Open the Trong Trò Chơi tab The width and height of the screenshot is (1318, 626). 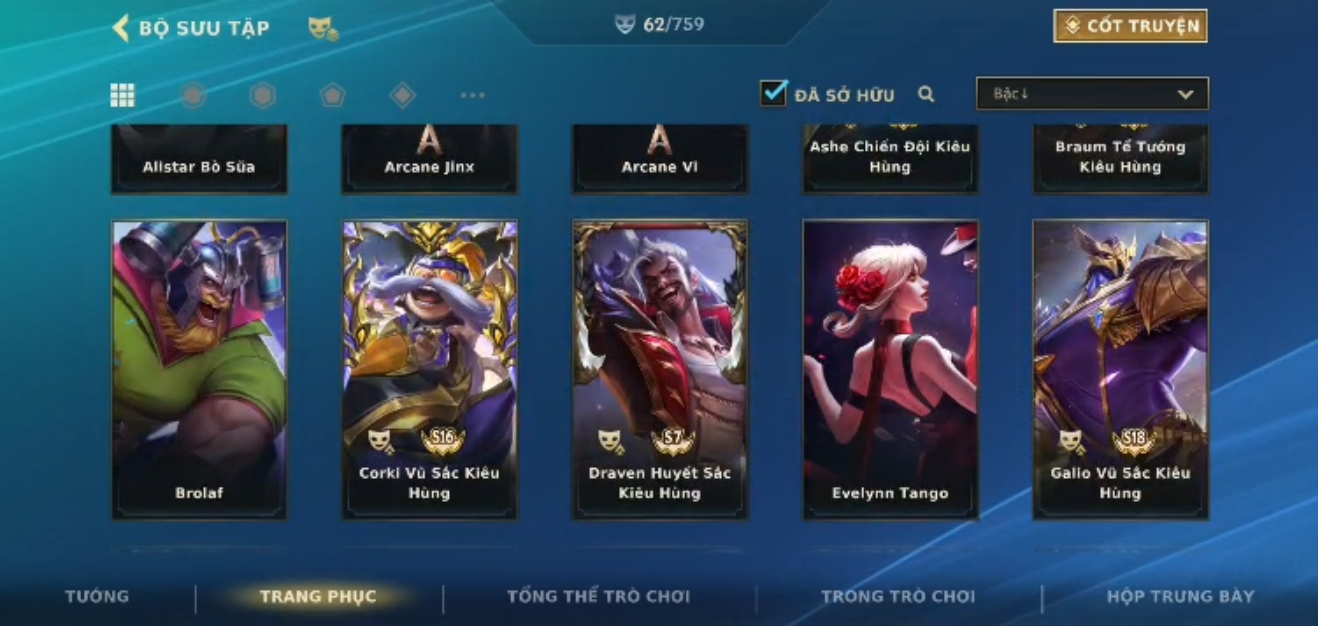click(x=897, y=597)
